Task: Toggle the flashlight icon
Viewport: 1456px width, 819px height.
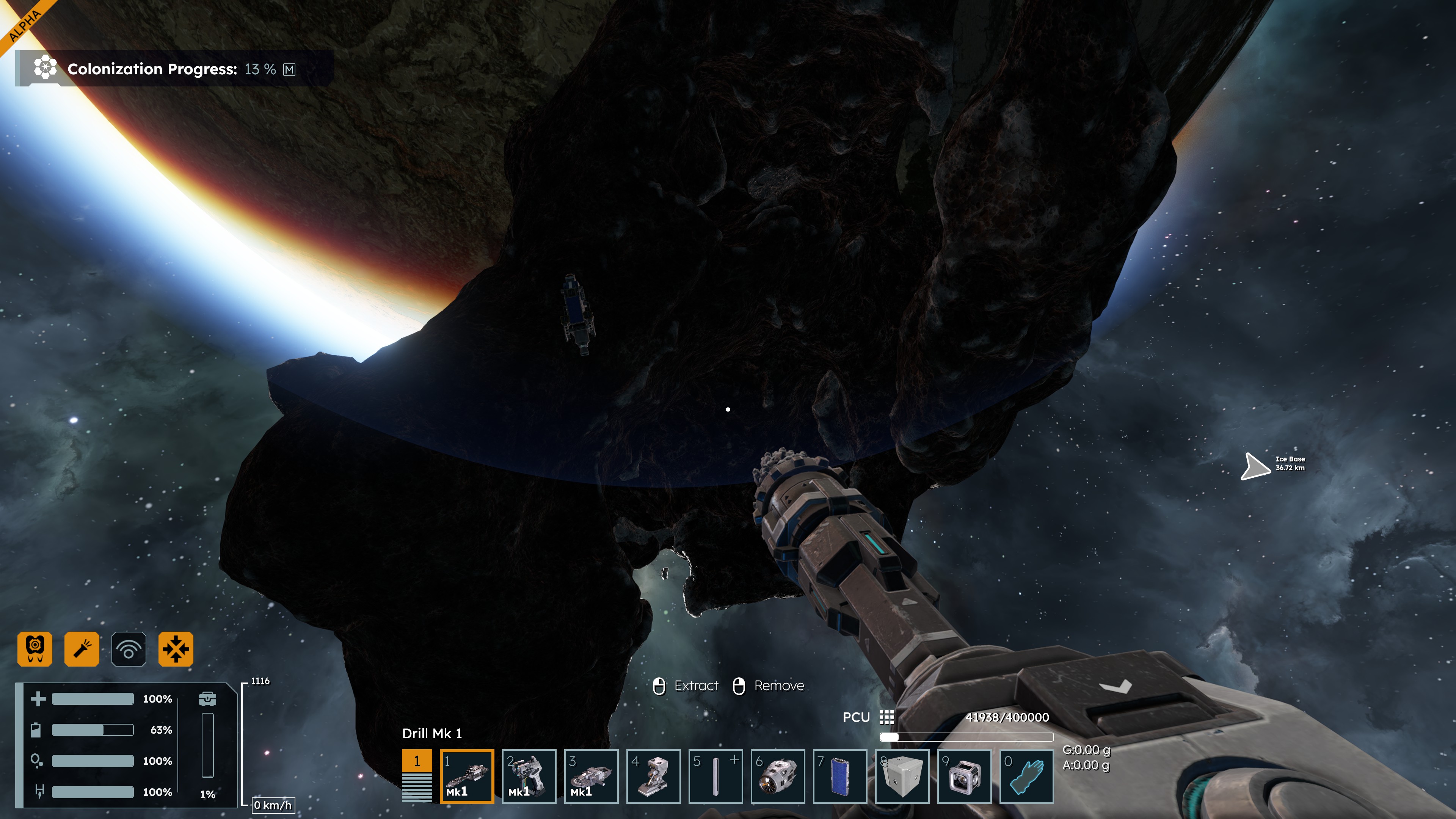Action: [x=82, y=649]
